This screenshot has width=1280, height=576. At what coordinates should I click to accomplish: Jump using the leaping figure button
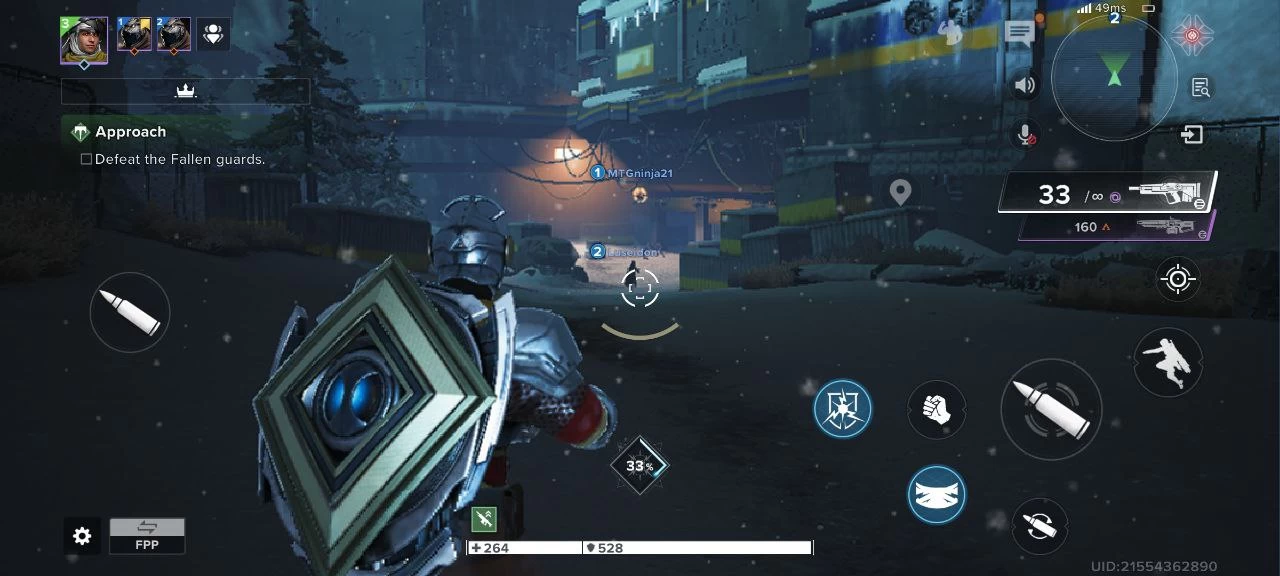[x=1168, y=362]
